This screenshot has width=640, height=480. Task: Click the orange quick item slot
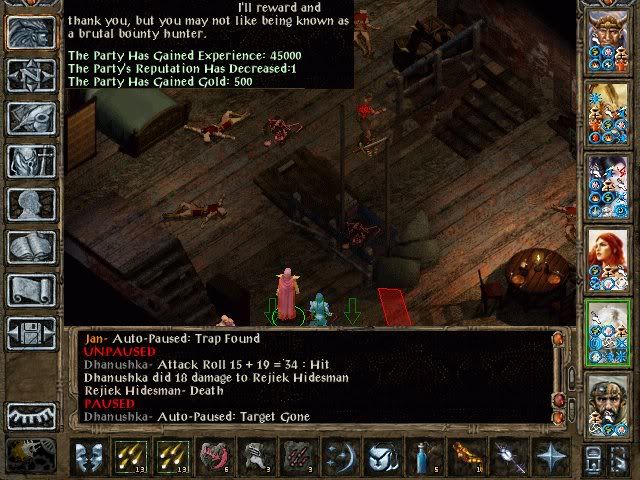tap(464, 456)
